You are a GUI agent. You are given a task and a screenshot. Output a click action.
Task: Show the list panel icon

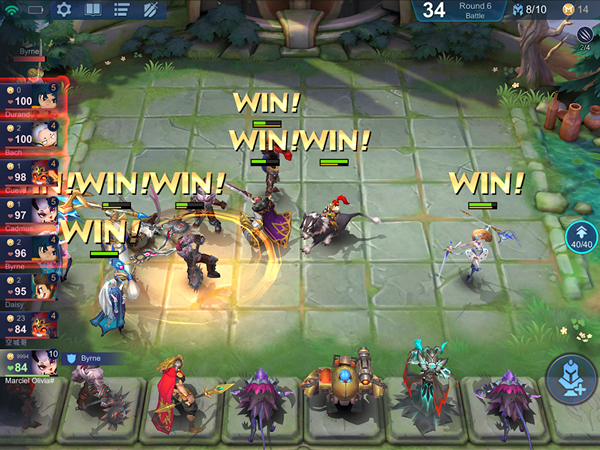pyautogui.click(x=121, y=10)
